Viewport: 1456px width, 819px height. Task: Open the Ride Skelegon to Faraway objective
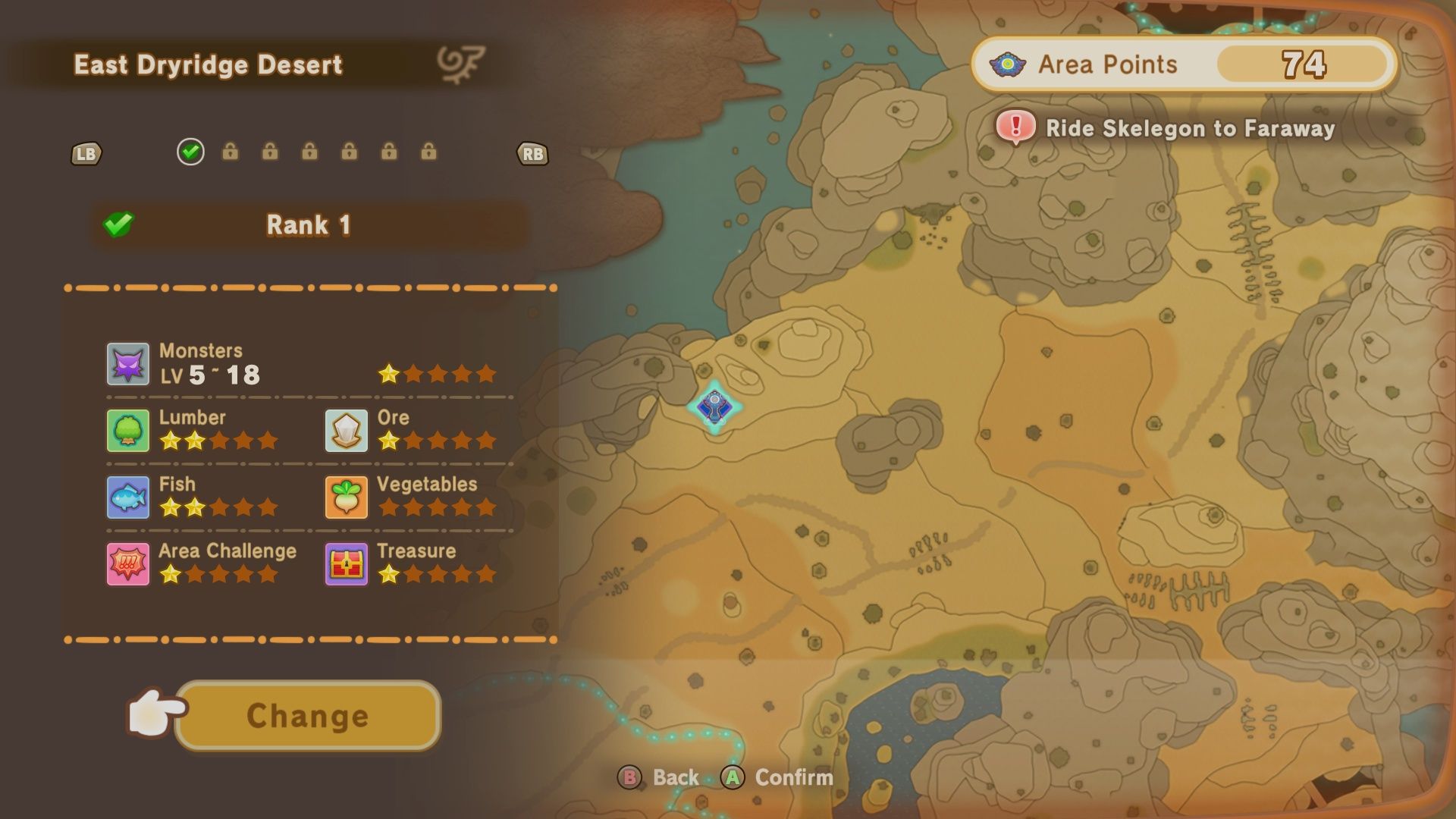click(1168, 129)
